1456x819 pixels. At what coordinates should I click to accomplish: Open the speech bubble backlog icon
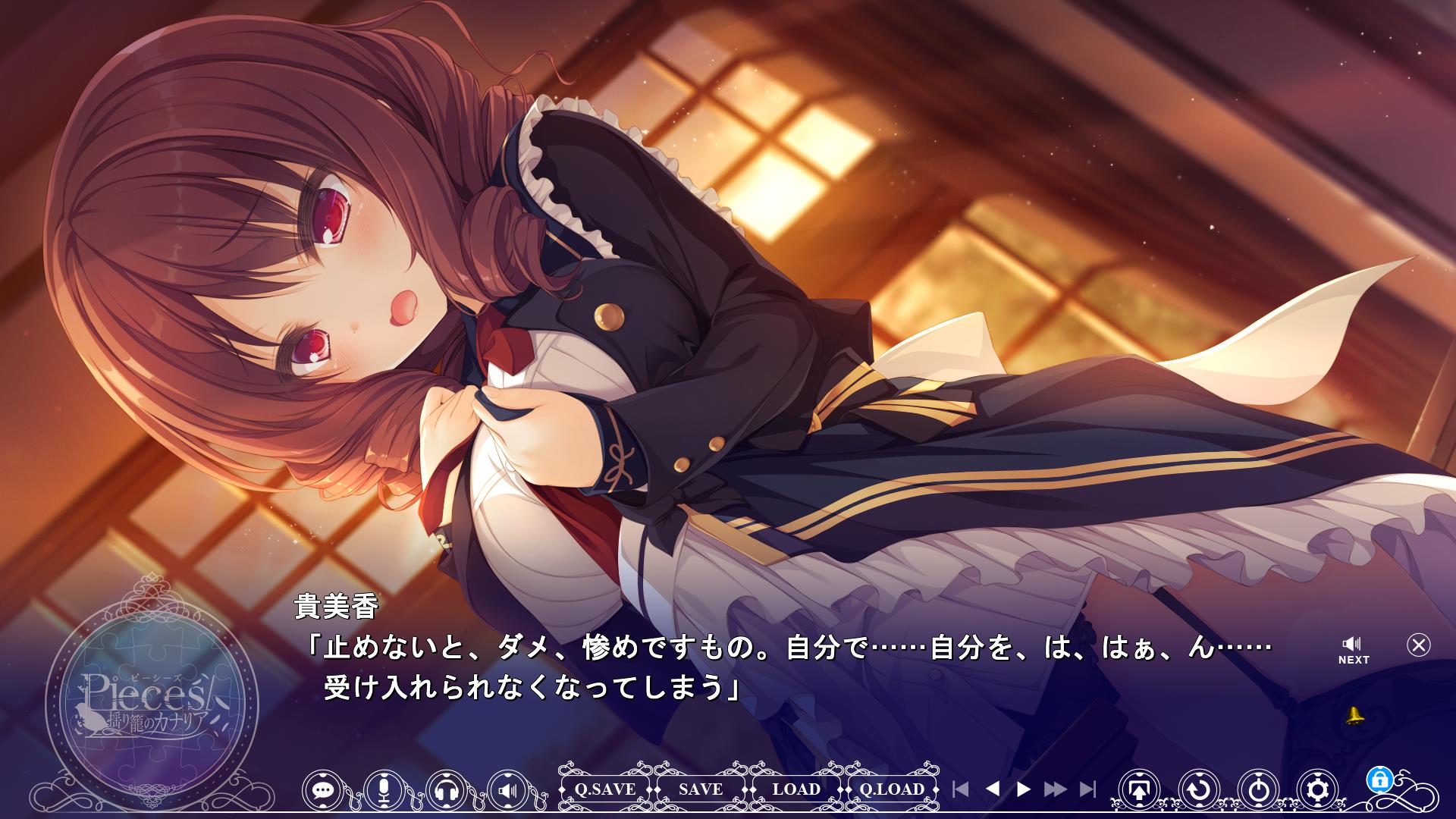323,789
